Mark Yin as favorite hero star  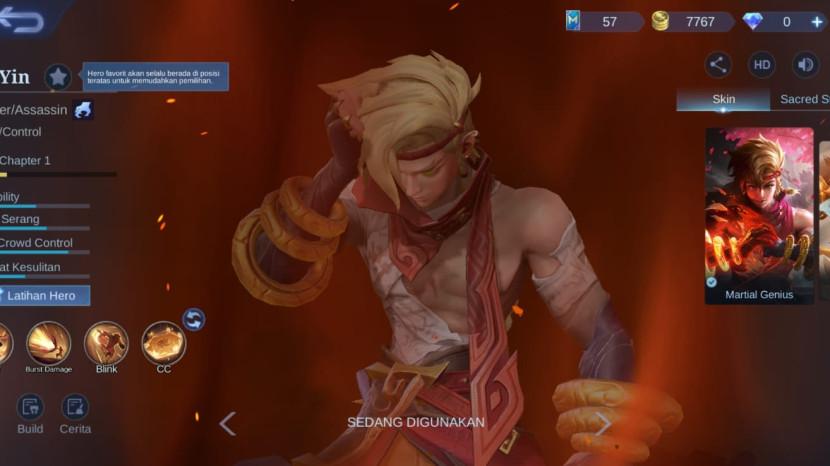pos(58,77)
